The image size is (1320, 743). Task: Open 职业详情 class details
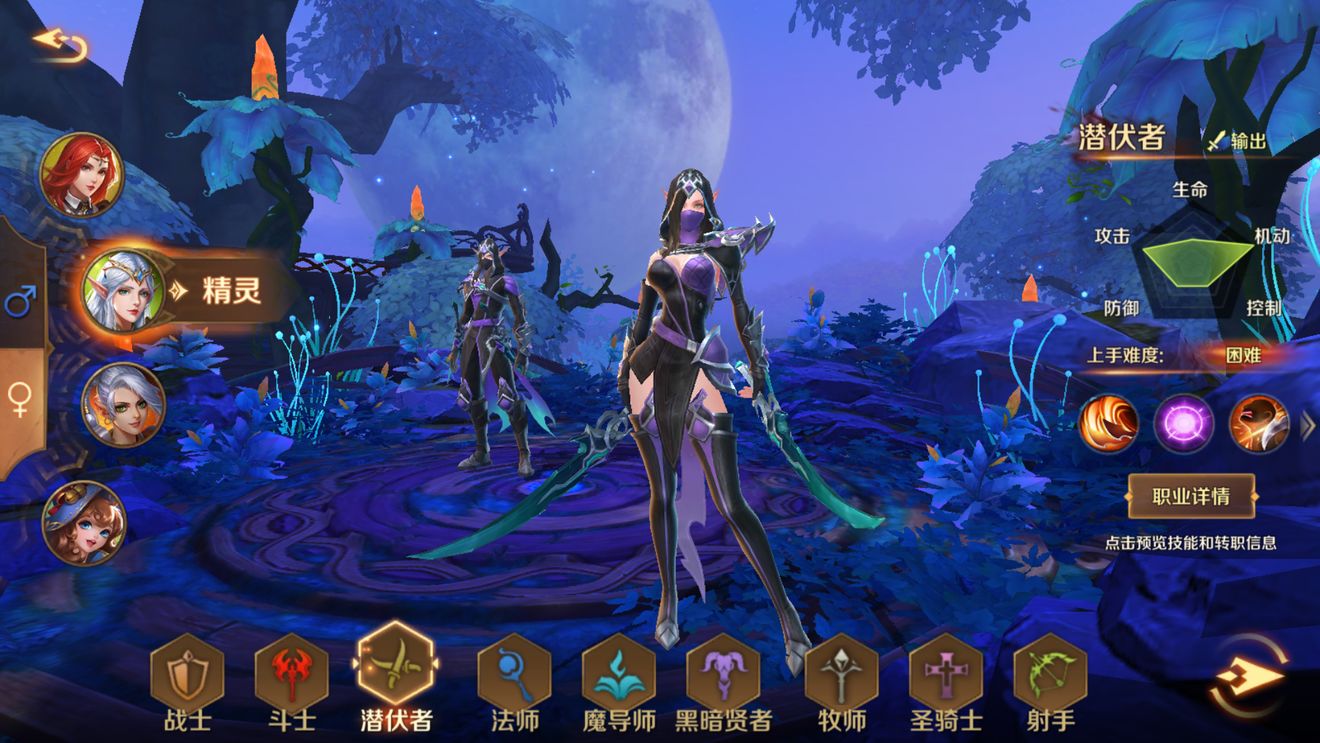[1190, 495]
